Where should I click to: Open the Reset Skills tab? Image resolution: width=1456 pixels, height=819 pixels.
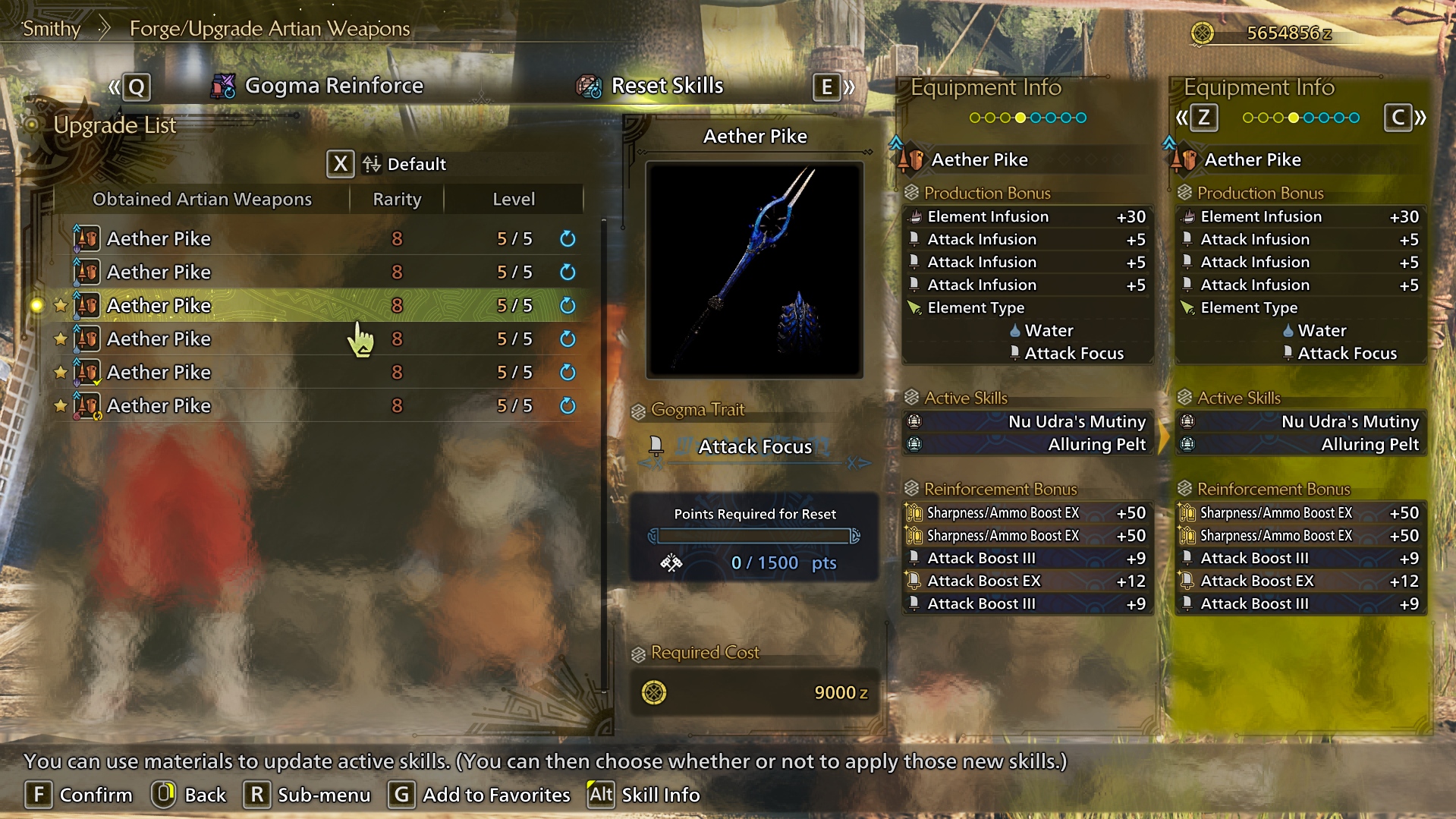pos(651,87)
